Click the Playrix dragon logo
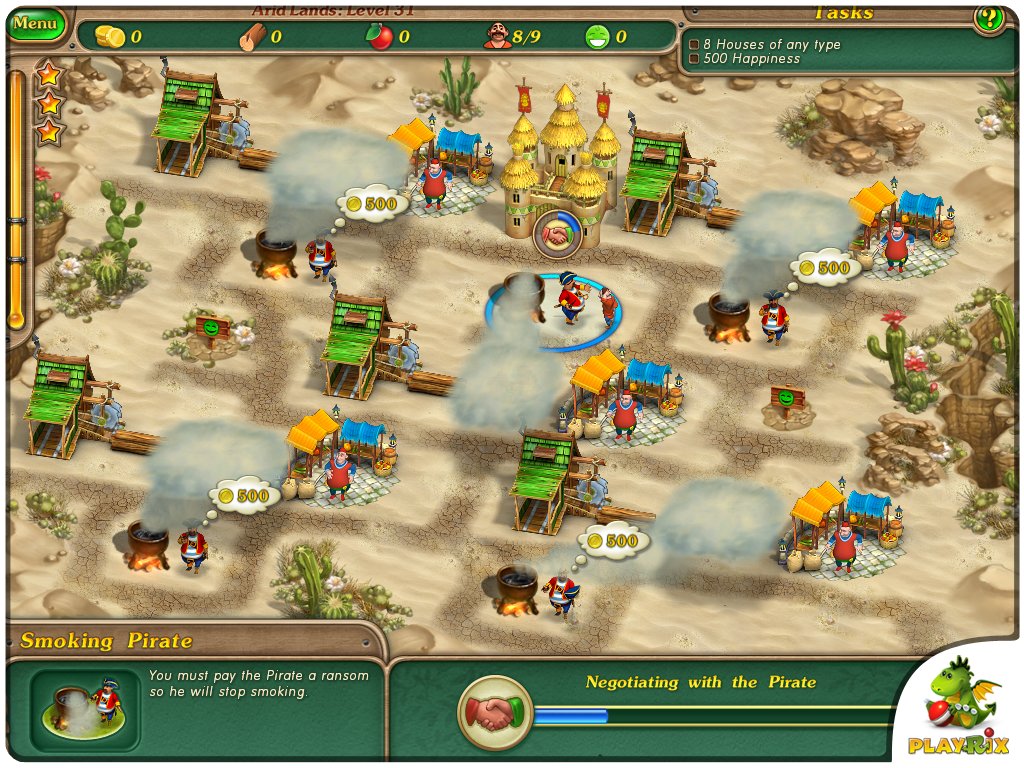1024x768 pixels. click(x=959, y=703)
